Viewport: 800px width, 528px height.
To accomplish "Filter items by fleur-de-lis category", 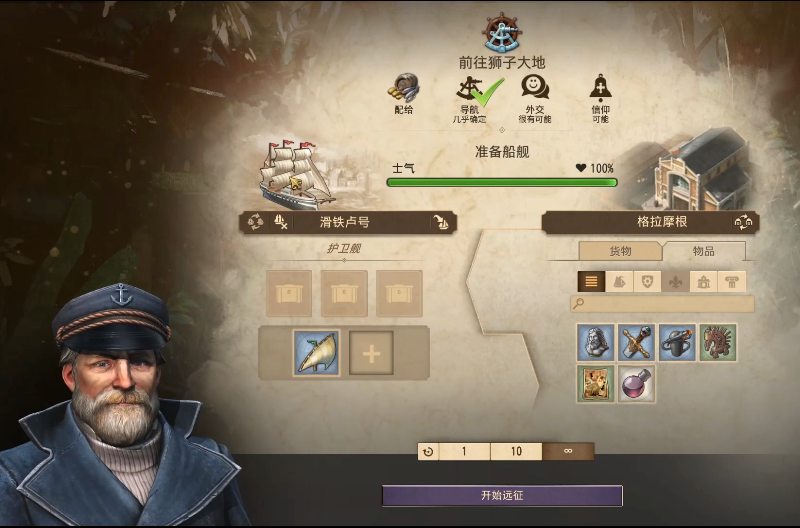I will coord(676,282).
